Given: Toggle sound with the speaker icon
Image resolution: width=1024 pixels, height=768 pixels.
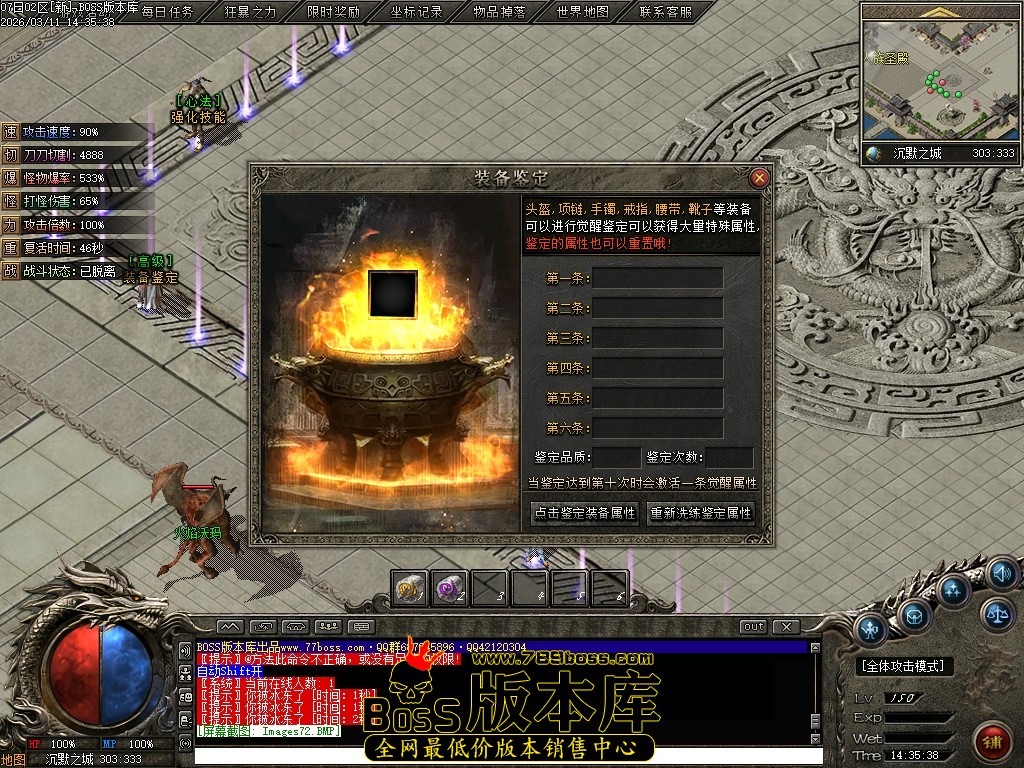Looking at the screenshot, I should tap(1001, 573).
